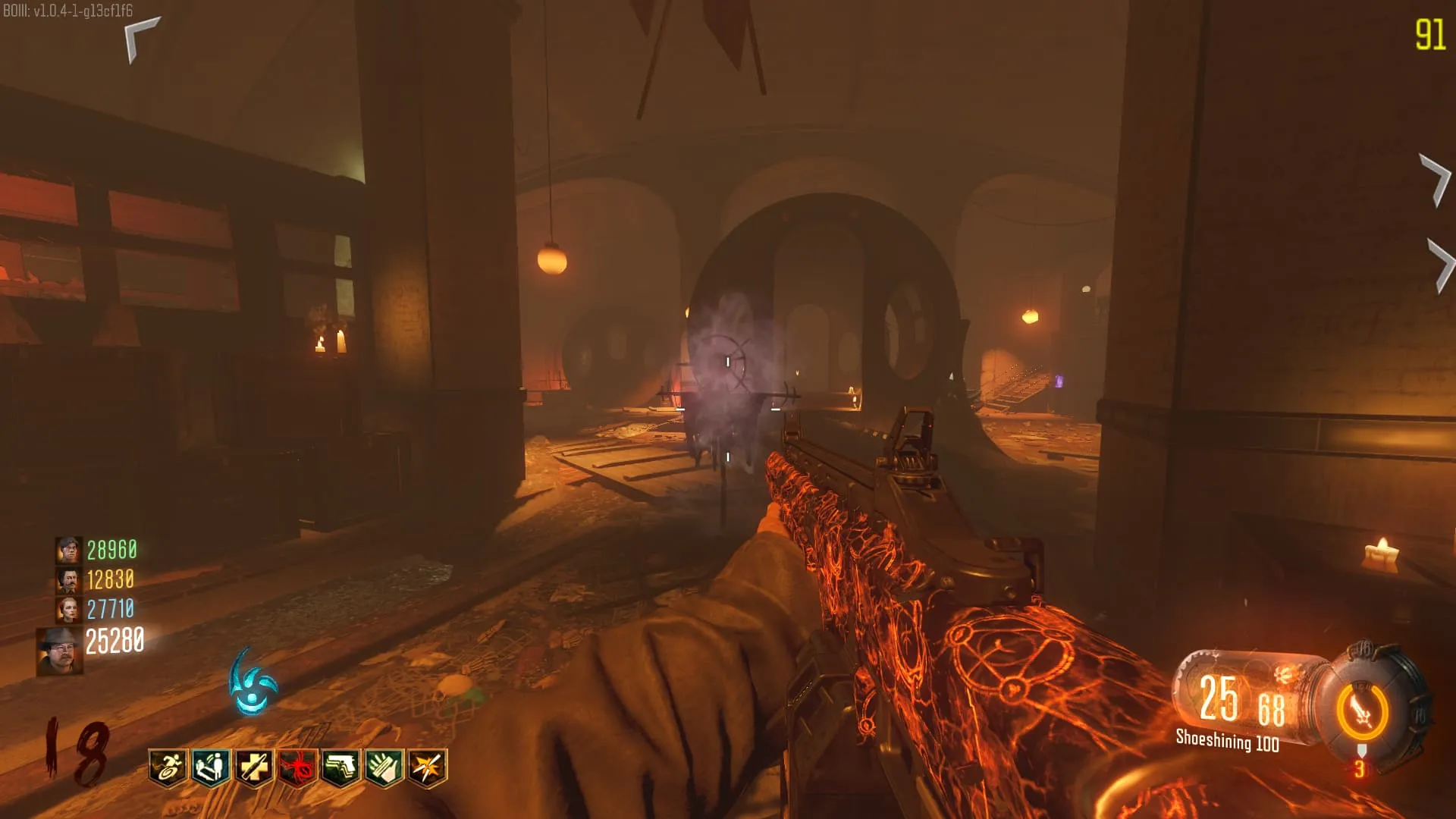Click the crossed bullets explosion perk icon
Screen dimensions: 1456x819
point(427,768)
